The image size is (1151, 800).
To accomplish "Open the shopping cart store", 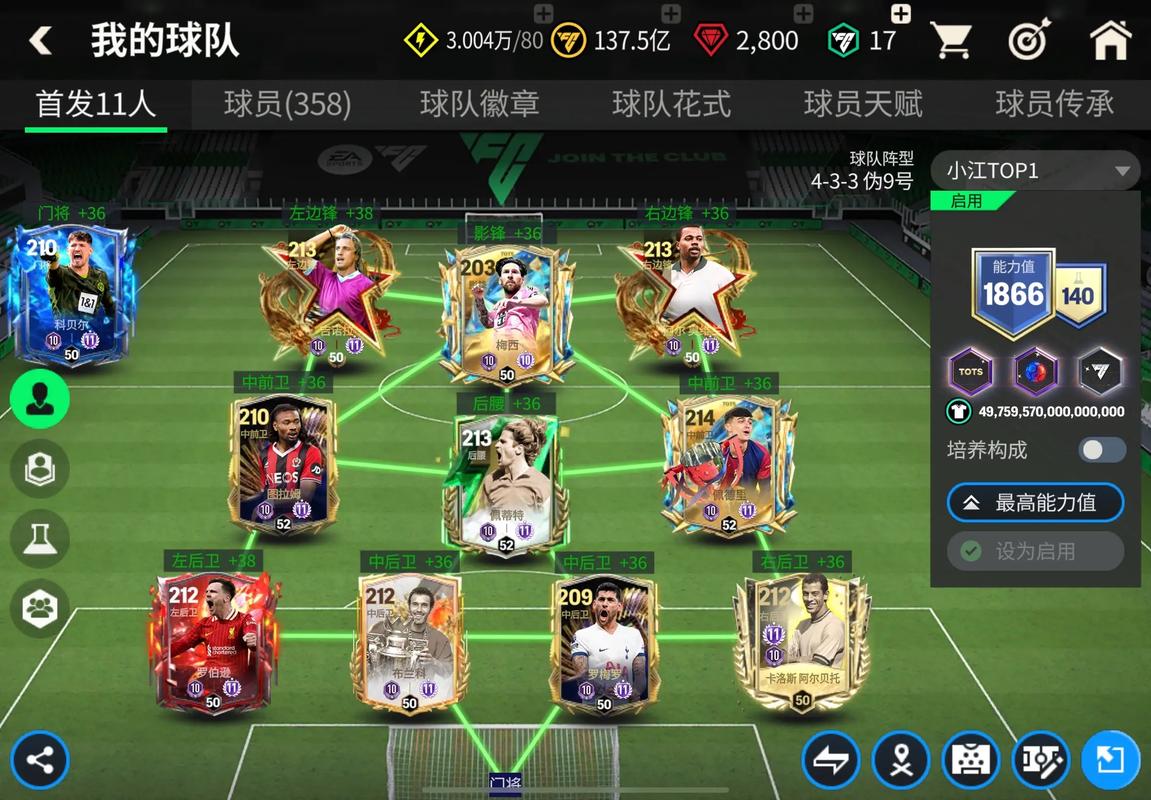I will coord(951,41).
